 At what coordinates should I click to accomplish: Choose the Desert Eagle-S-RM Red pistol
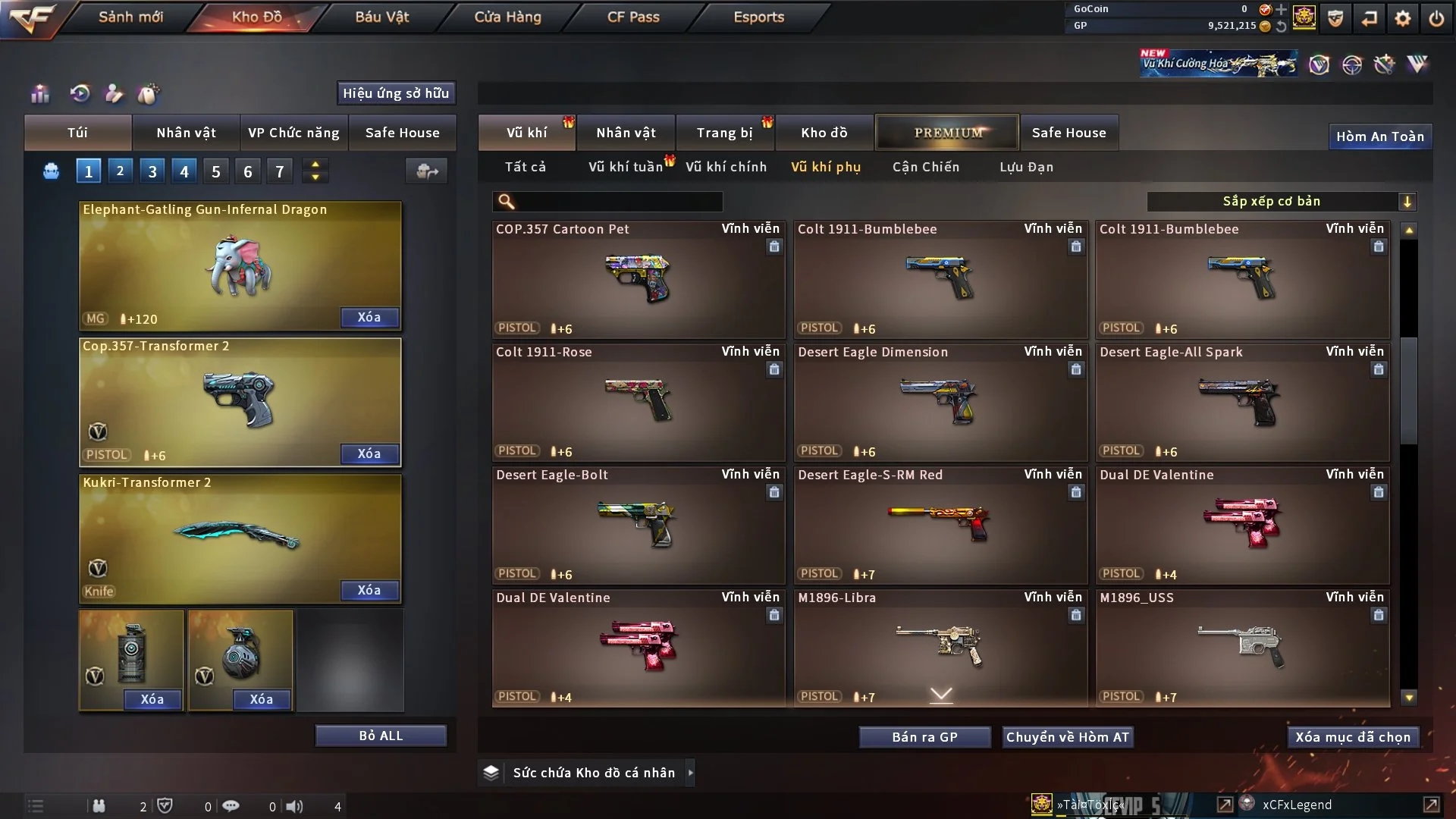(940, 525)
